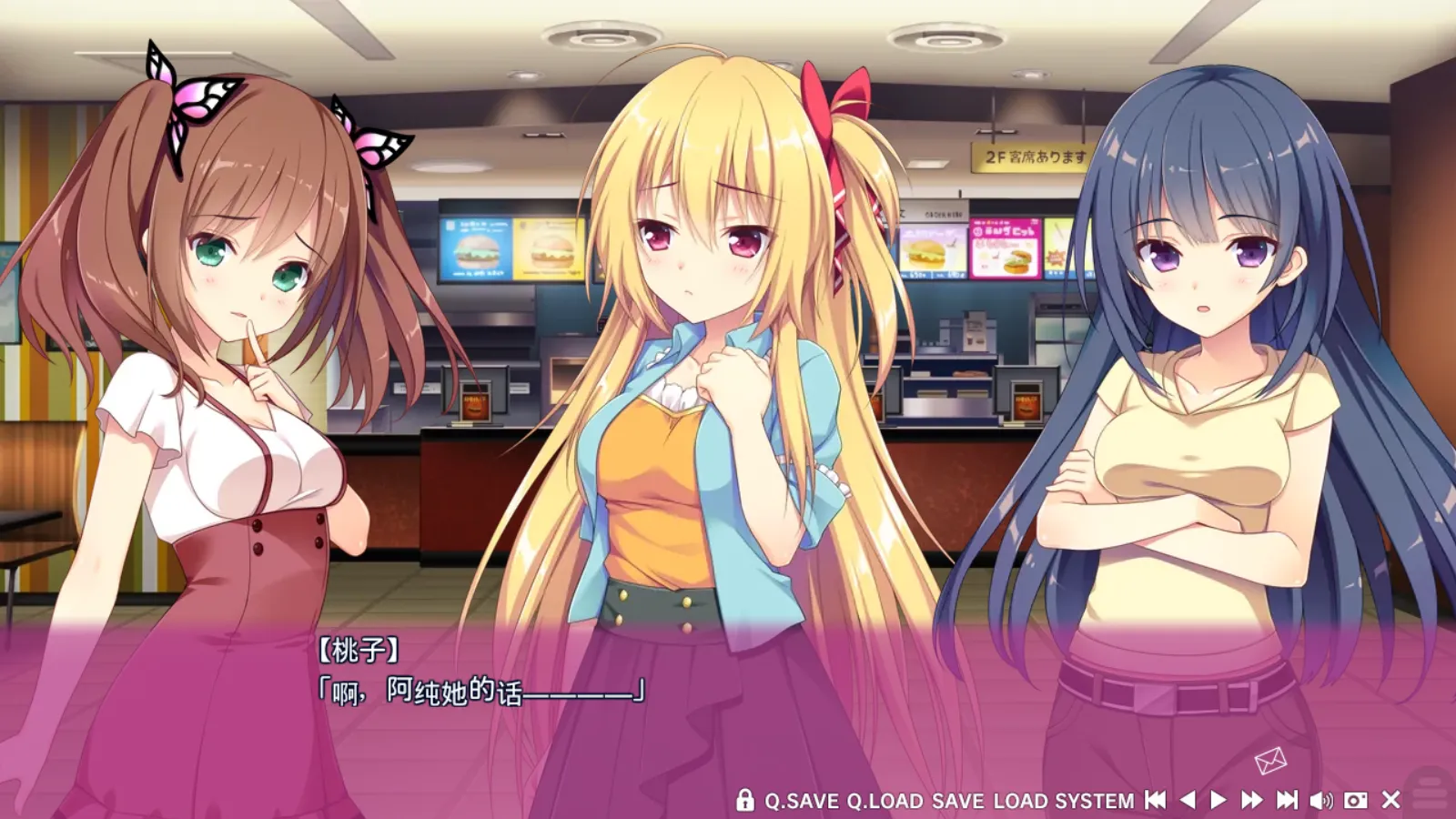Activate the fast-forward skip button

point(1252,800)
